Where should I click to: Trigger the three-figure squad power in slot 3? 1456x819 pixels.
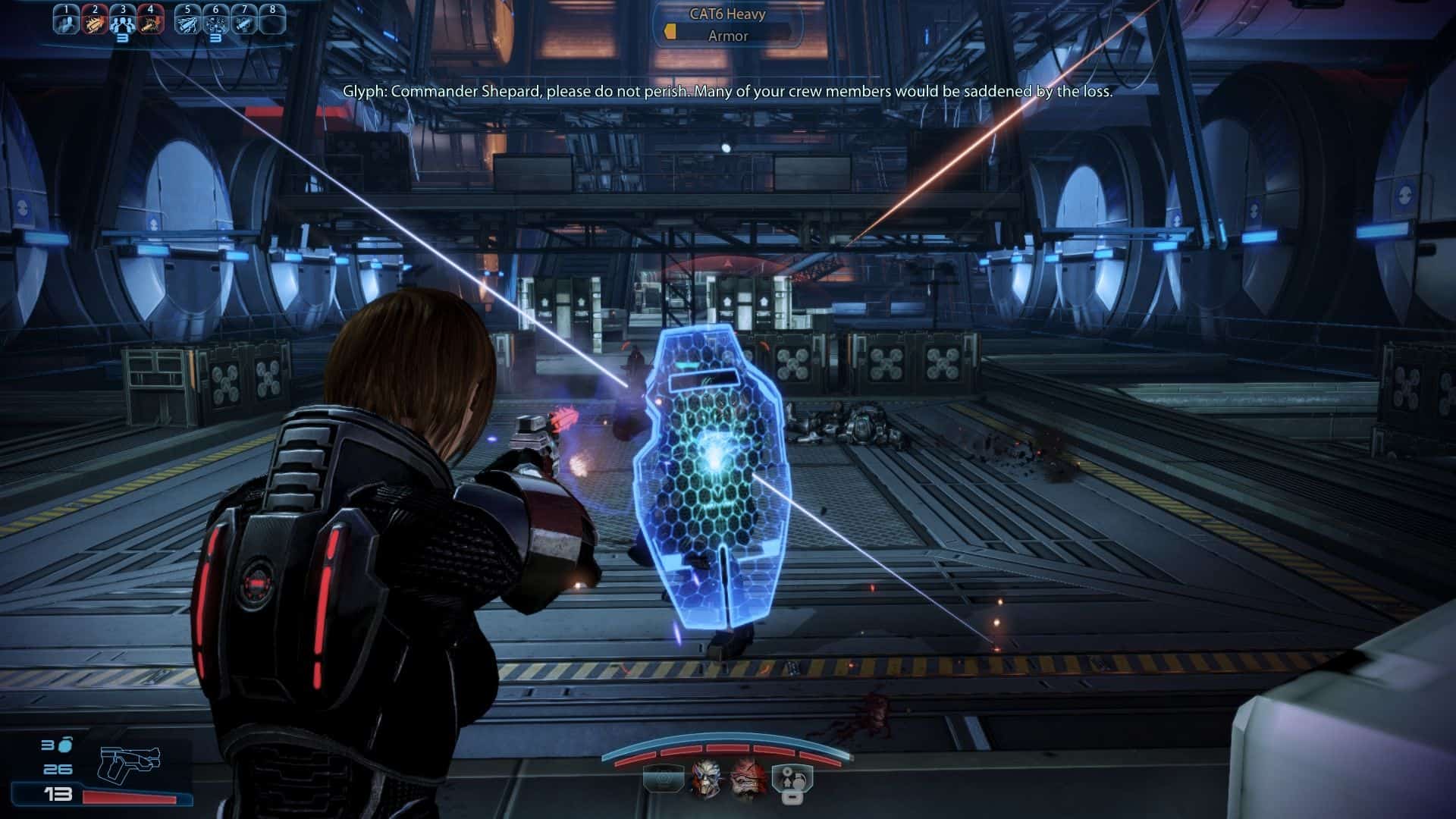(122, 22)
